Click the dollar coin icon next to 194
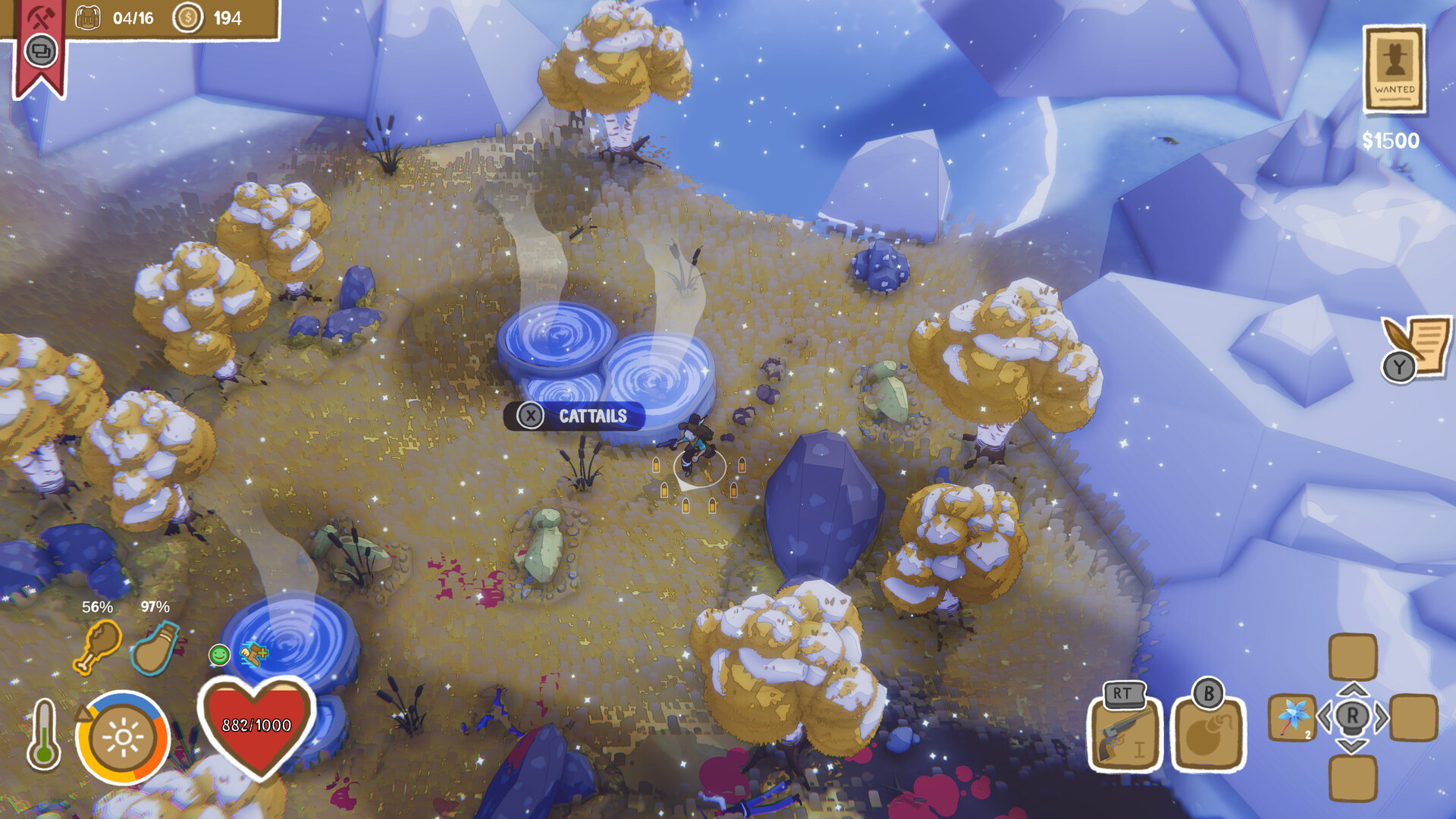 click(187, 17)
